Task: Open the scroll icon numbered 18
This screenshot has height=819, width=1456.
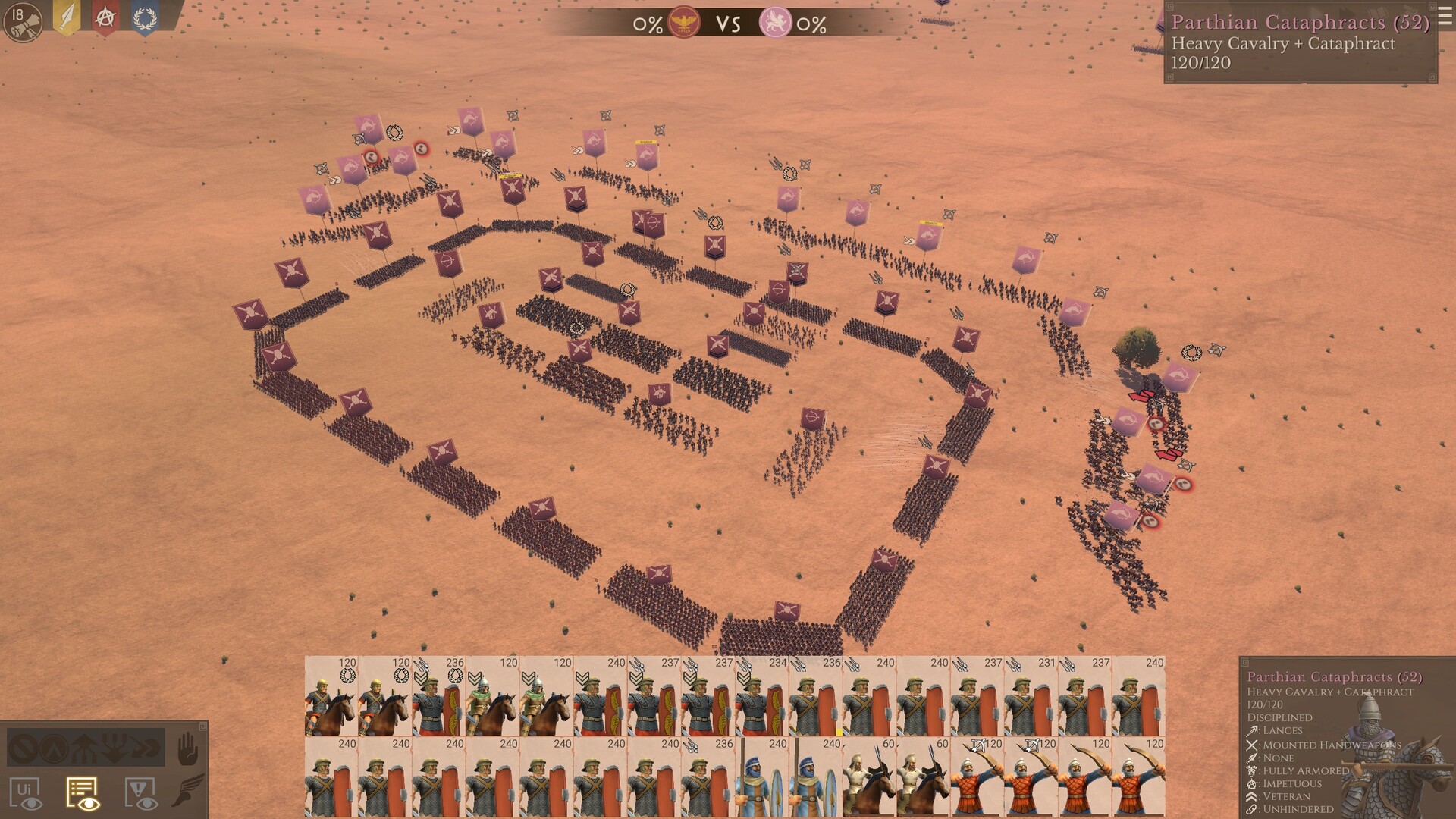Action: tap(23, 22)
